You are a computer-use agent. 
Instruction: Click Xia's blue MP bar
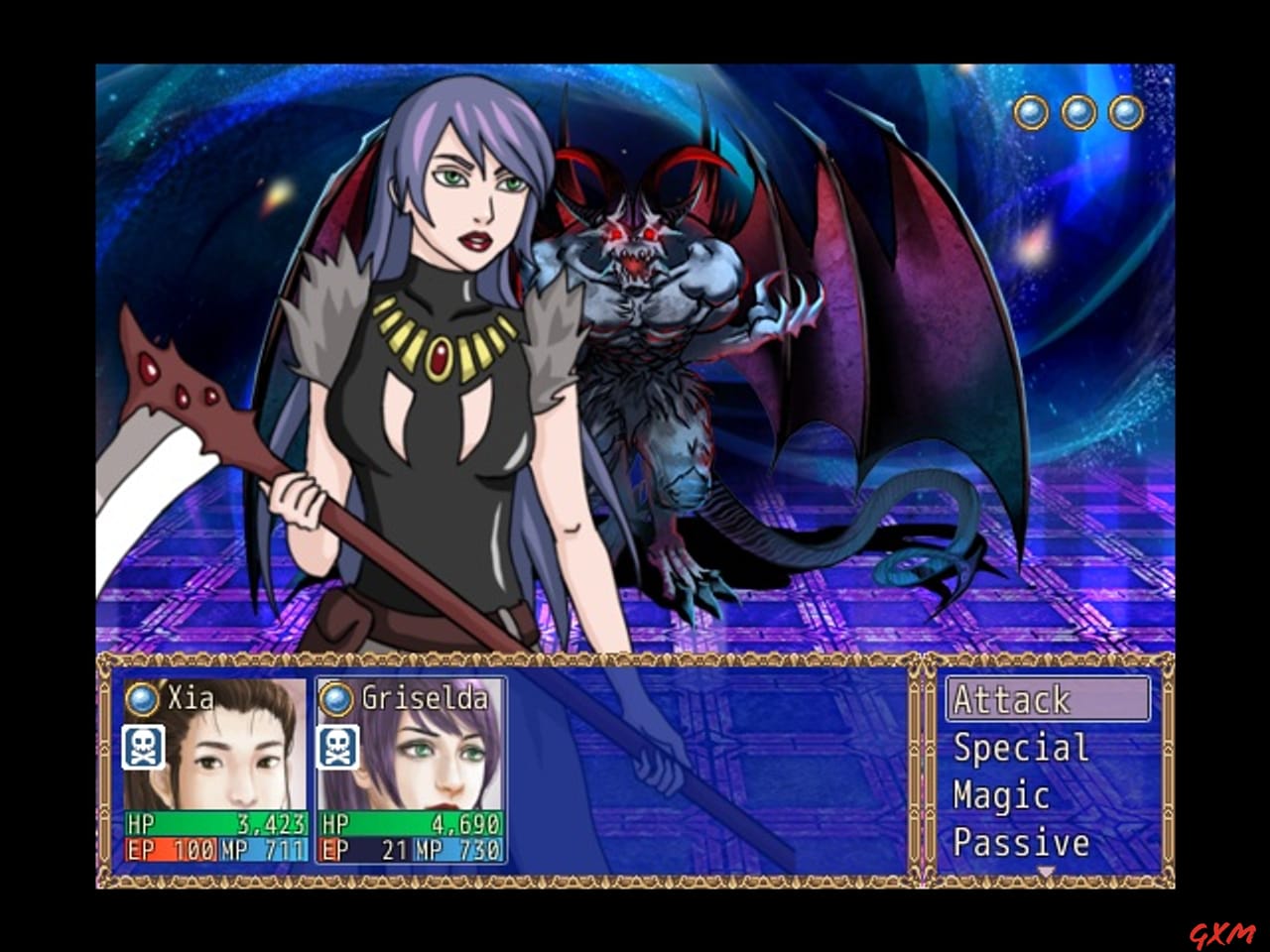click(x=260, y=851)
